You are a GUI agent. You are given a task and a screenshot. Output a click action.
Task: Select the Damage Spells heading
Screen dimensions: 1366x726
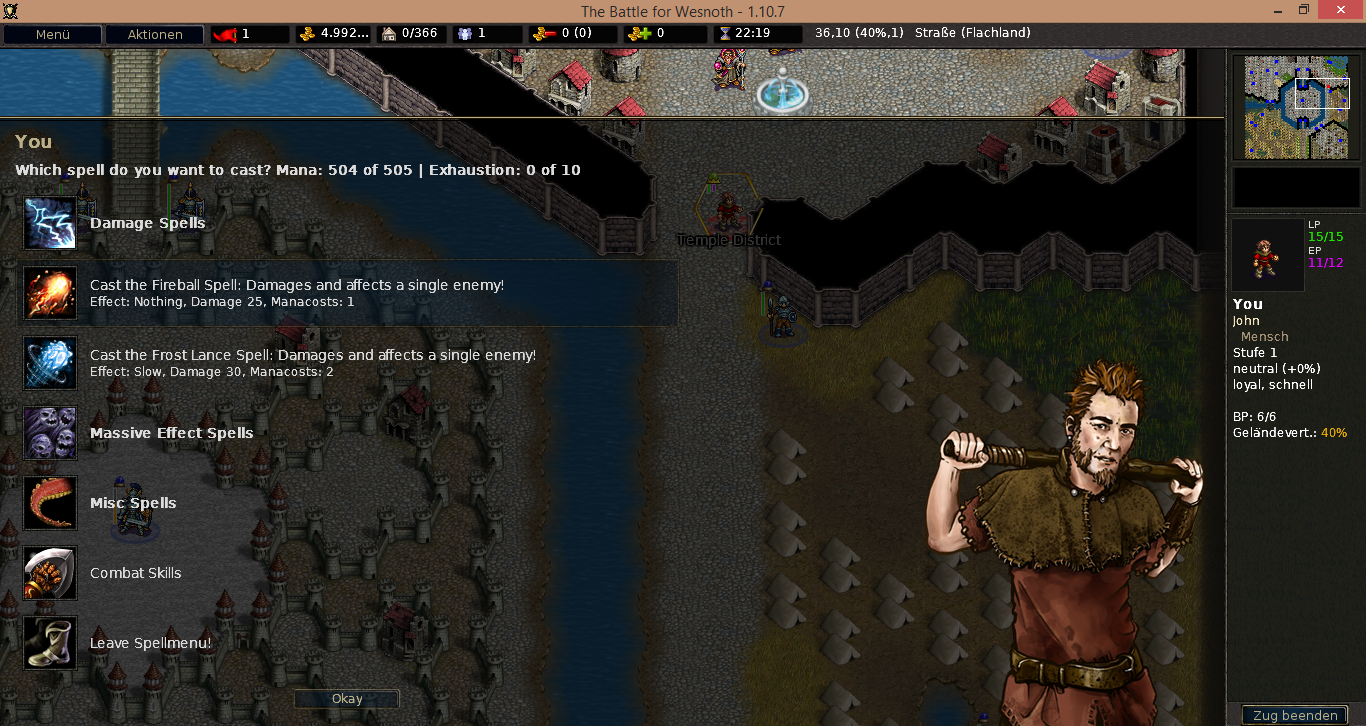pyautogui.click(x=147, y=223)
